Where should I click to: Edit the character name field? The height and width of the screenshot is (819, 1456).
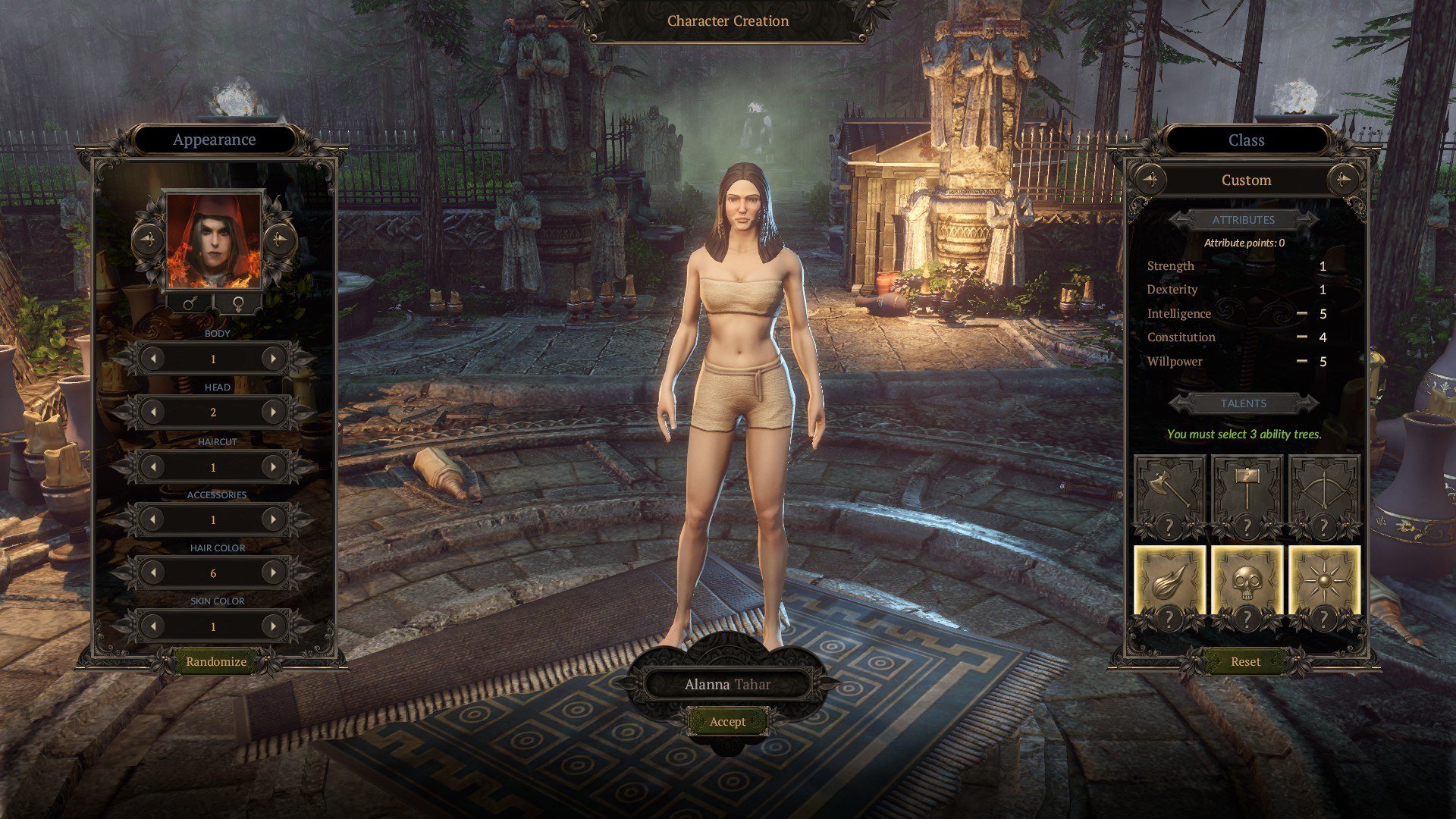click(727, 685)
